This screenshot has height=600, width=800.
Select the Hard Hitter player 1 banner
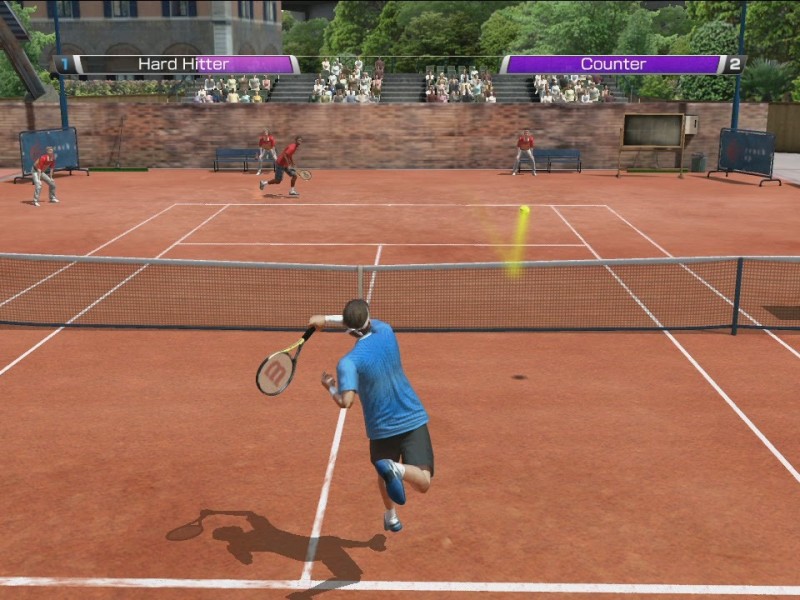pyautogui.click(x=178, y=64)
